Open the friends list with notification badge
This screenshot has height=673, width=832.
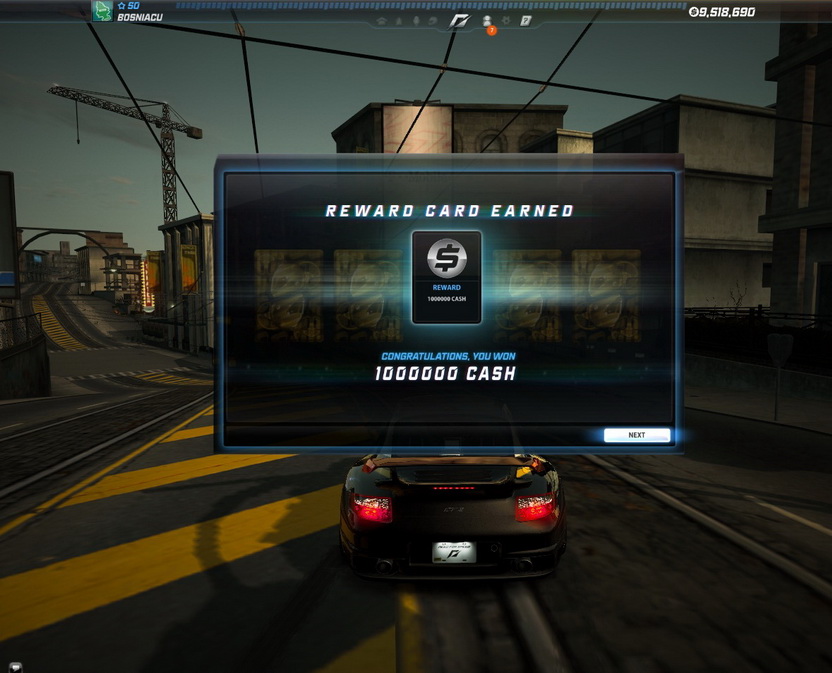(x=487, y=21)
